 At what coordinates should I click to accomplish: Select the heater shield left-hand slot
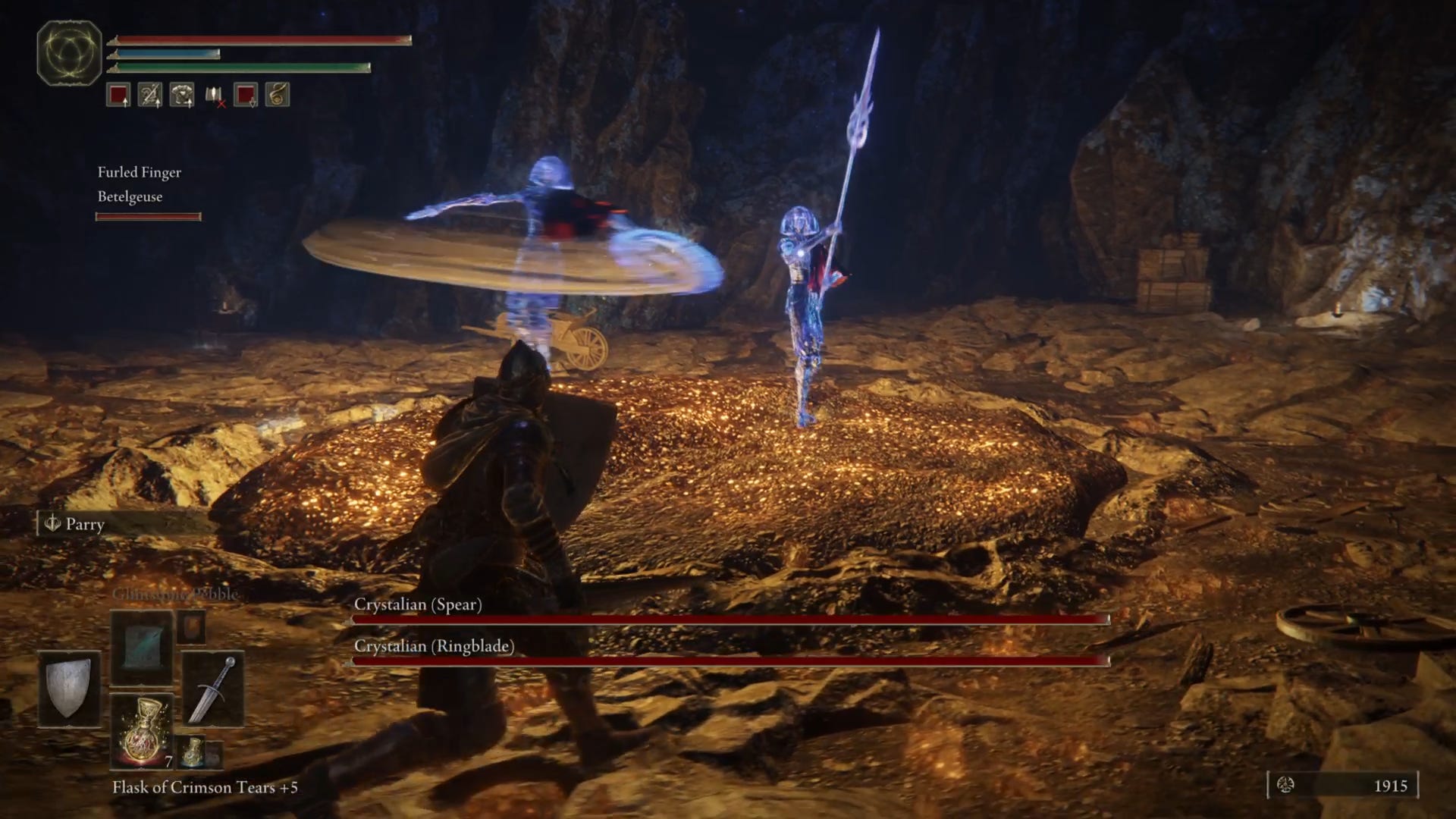pyautogui.click(x=69, y=688)
